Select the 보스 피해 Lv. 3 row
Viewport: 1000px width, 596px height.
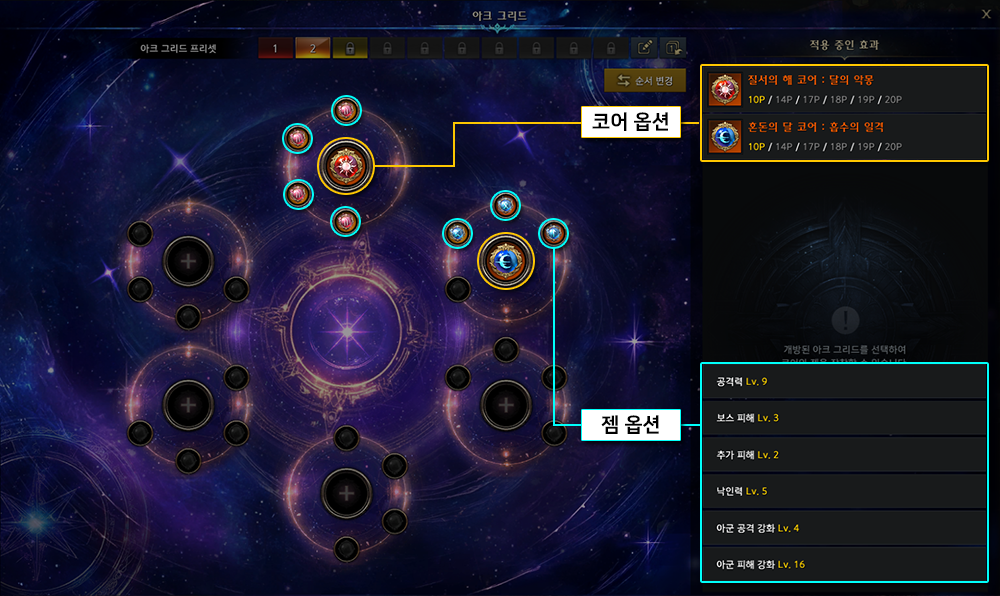(844, 418)
